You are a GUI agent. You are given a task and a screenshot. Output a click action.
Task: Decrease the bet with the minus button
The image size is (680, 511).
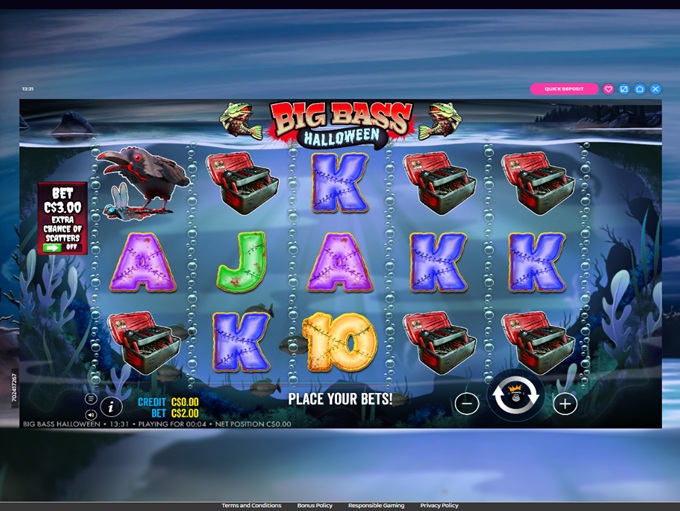tap(466, 404)
